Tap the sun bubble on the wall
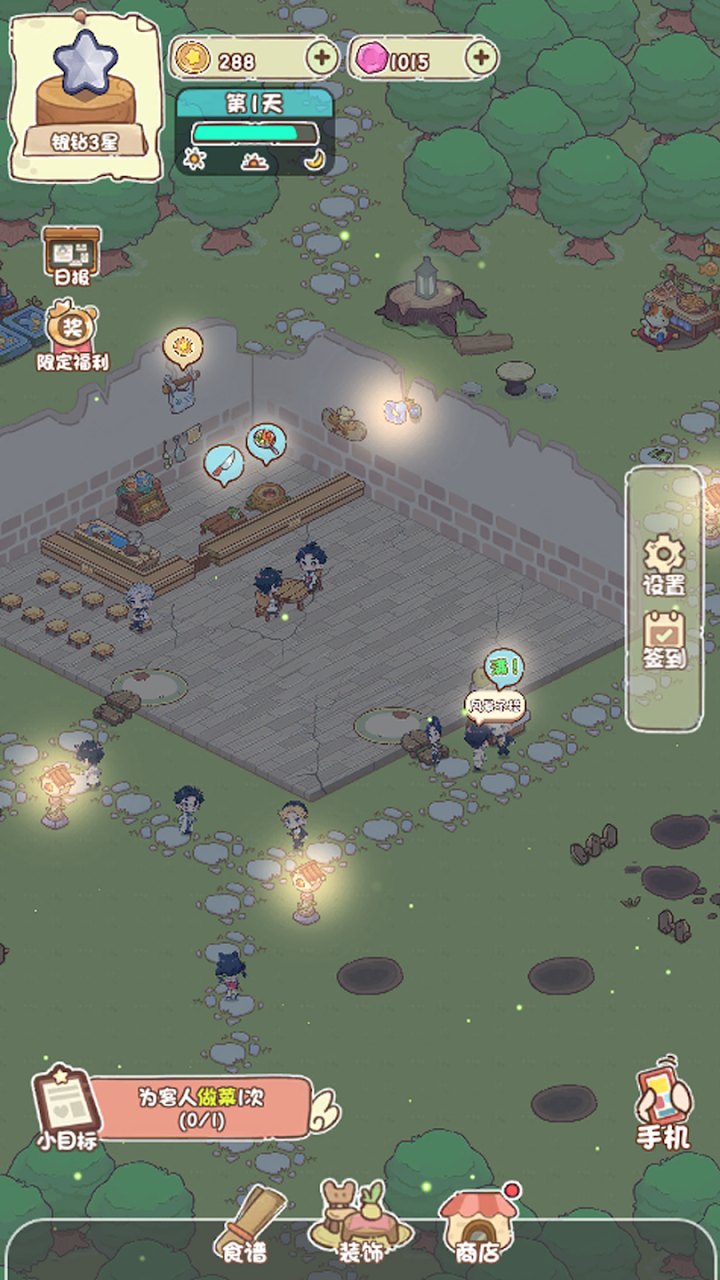The height and width of the screenshot is (1280, 720). click(183, 346)
